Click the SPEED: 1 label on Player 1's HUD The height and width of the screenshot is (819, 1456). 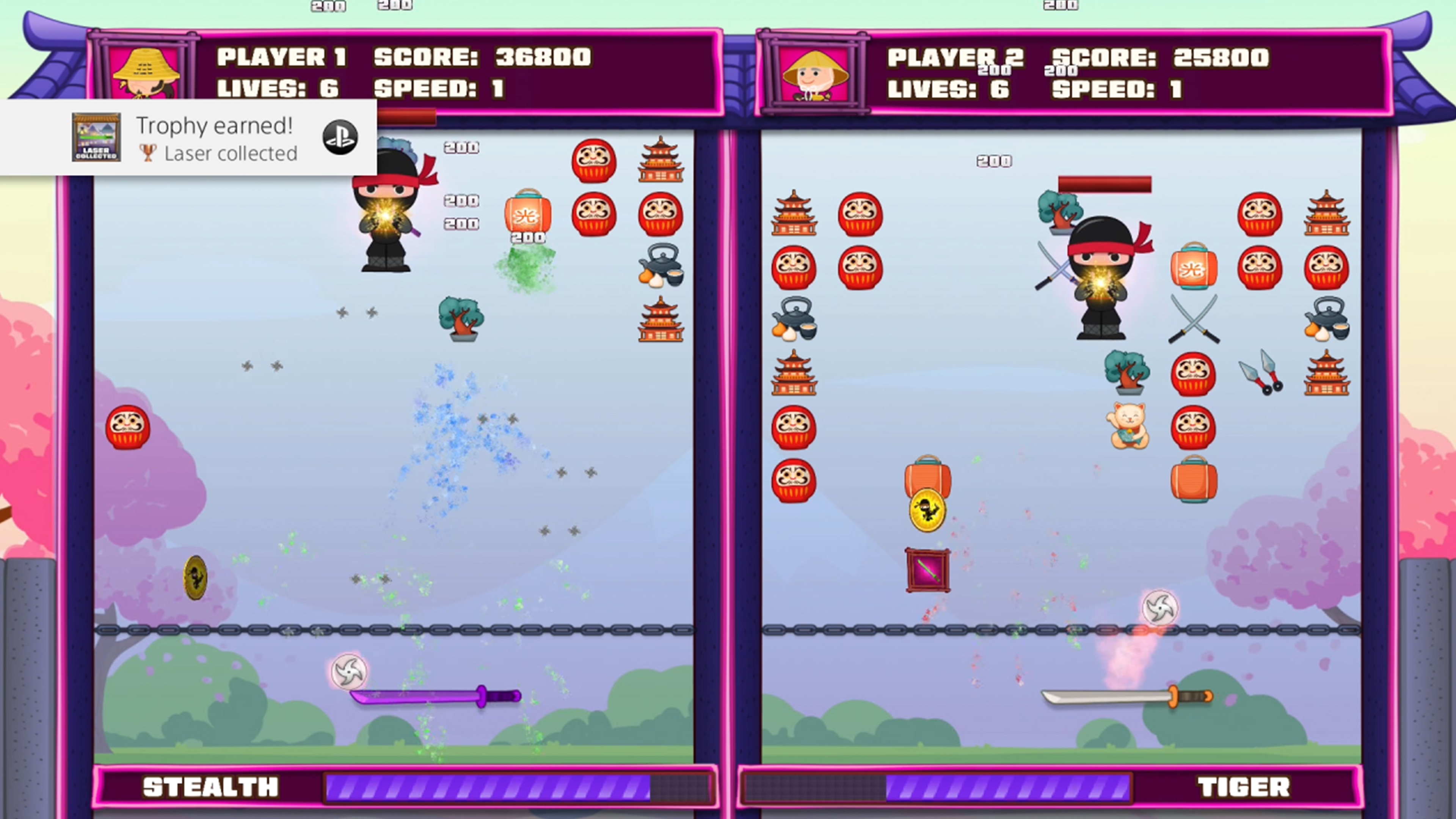440,91
